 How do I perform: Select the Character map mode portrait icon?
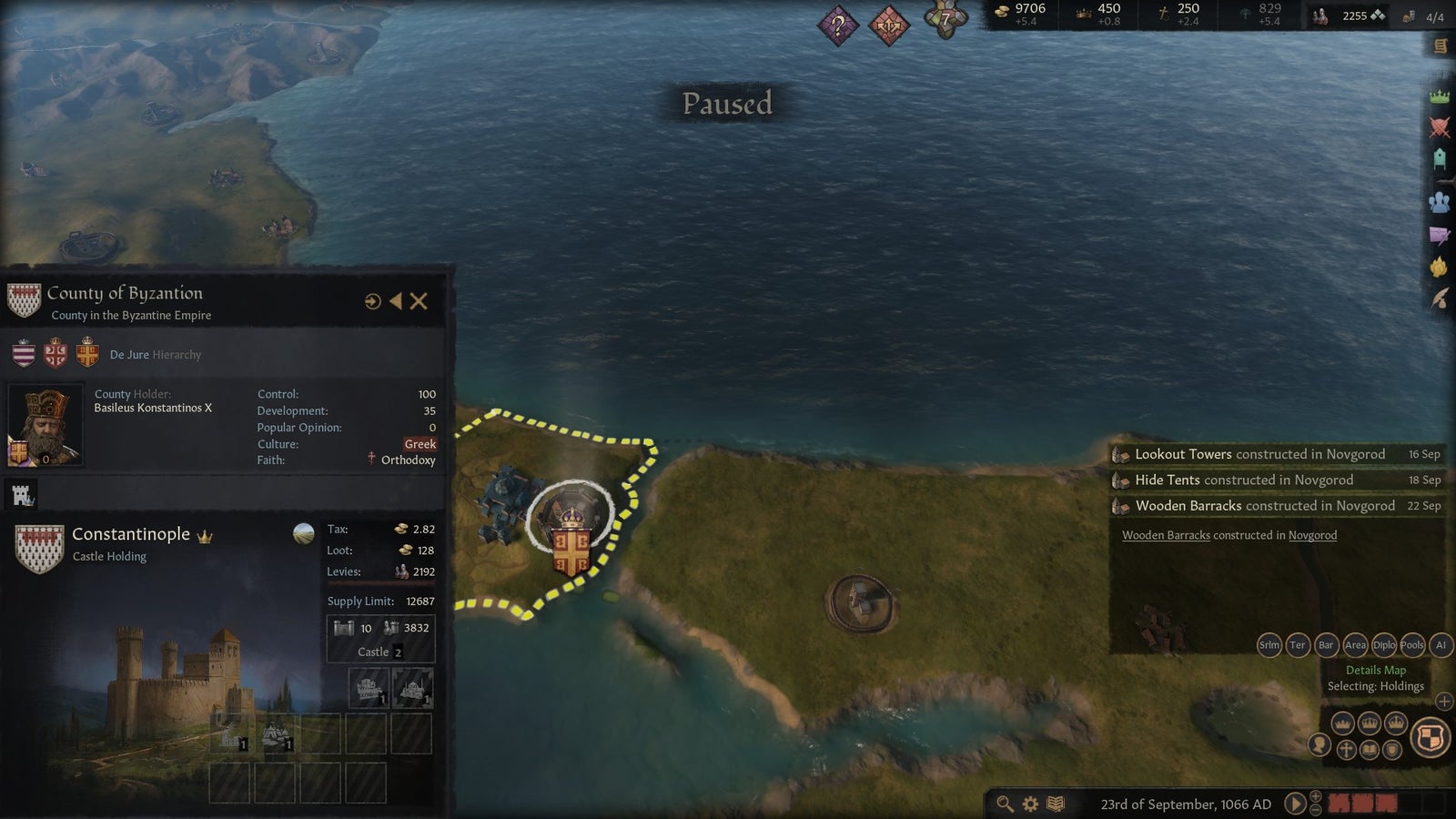tap(1319, 746)
